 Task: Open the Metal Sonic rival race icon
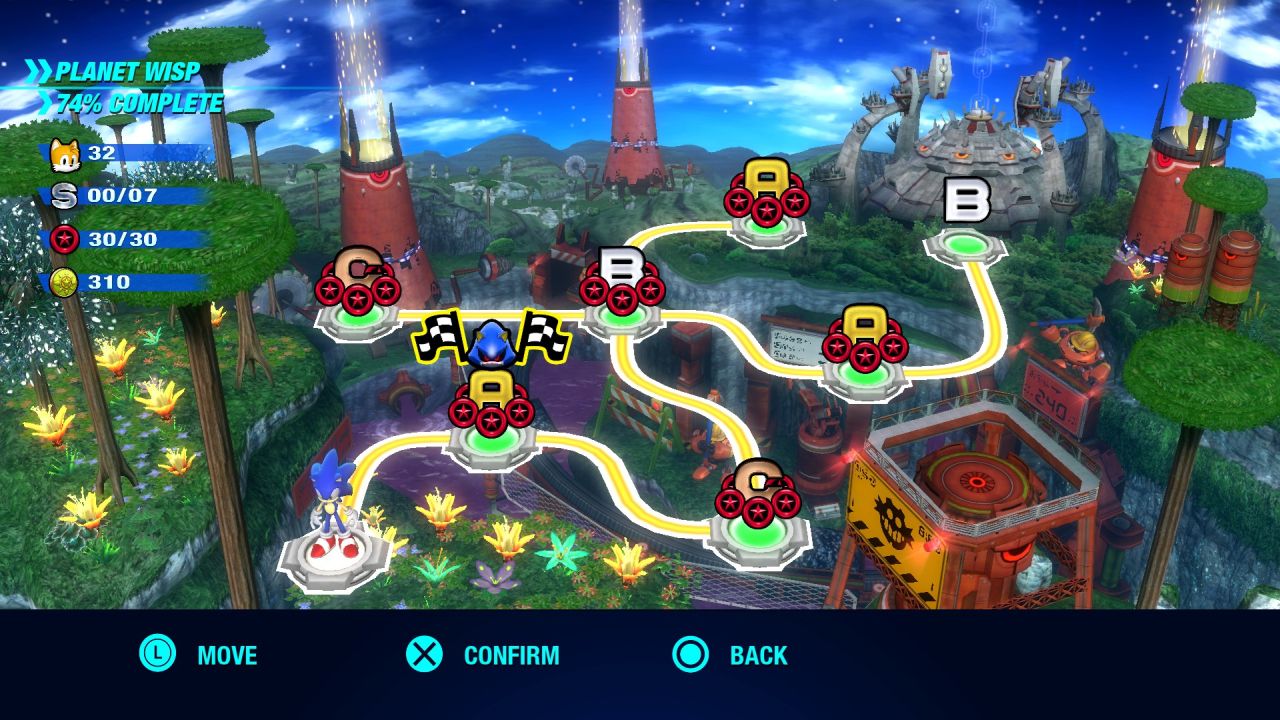click(x=491, y=342)
